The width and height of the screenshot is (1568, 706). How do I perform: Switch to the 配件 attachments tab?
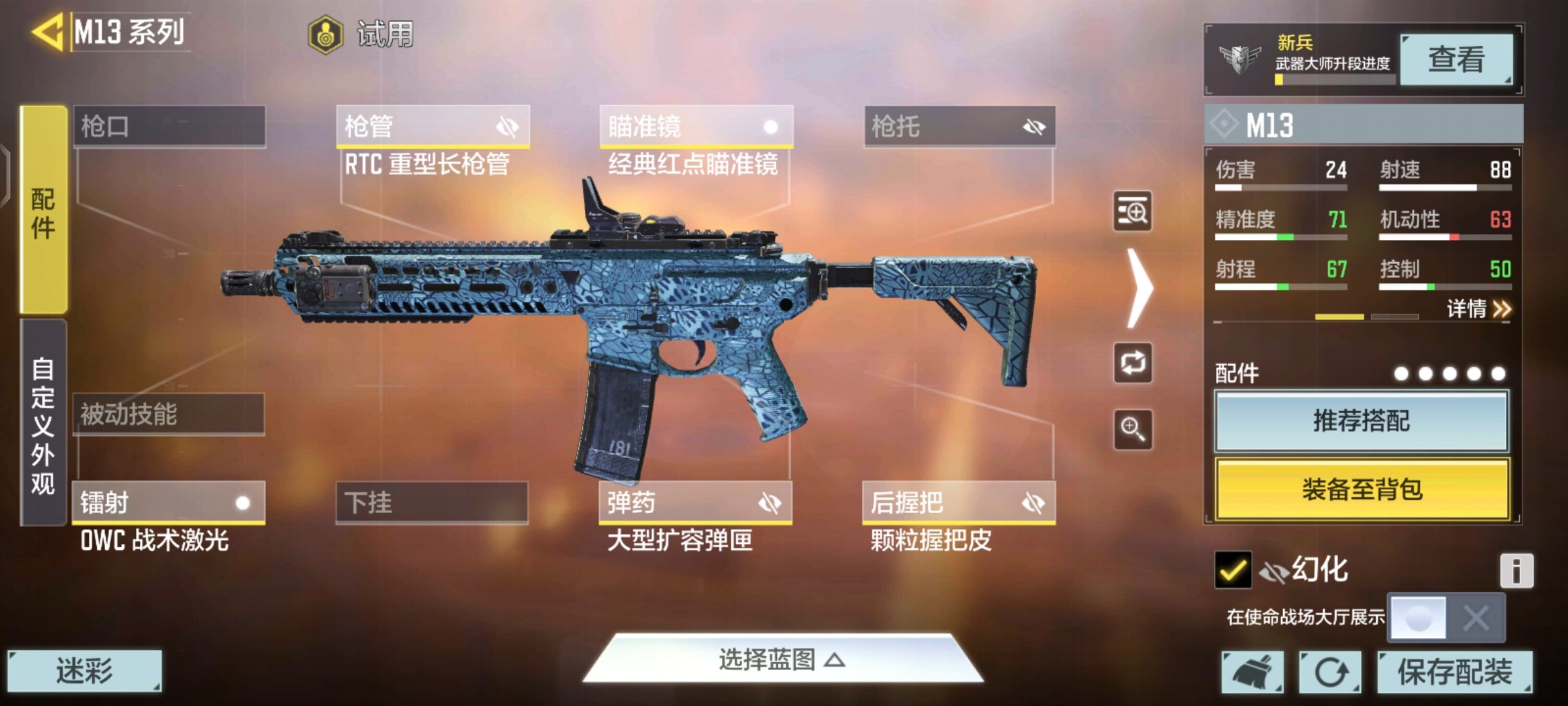click(x=43, y=210)
